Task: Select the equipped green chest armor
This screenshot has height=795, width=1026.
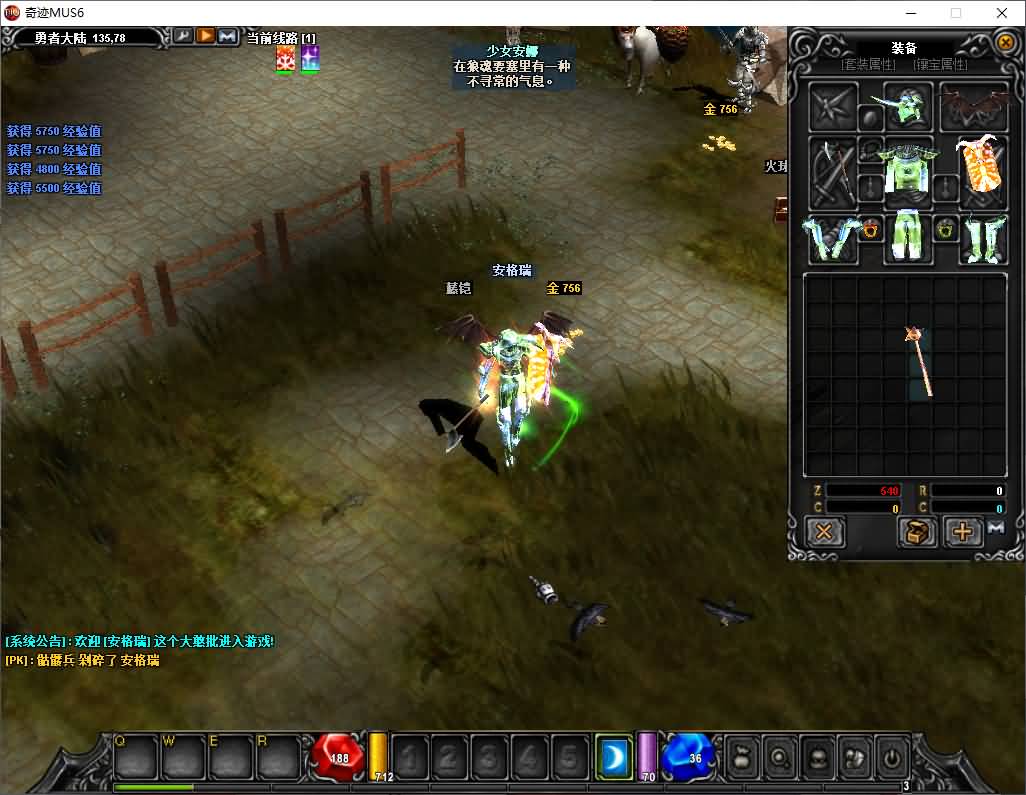Action: (908, 172)
